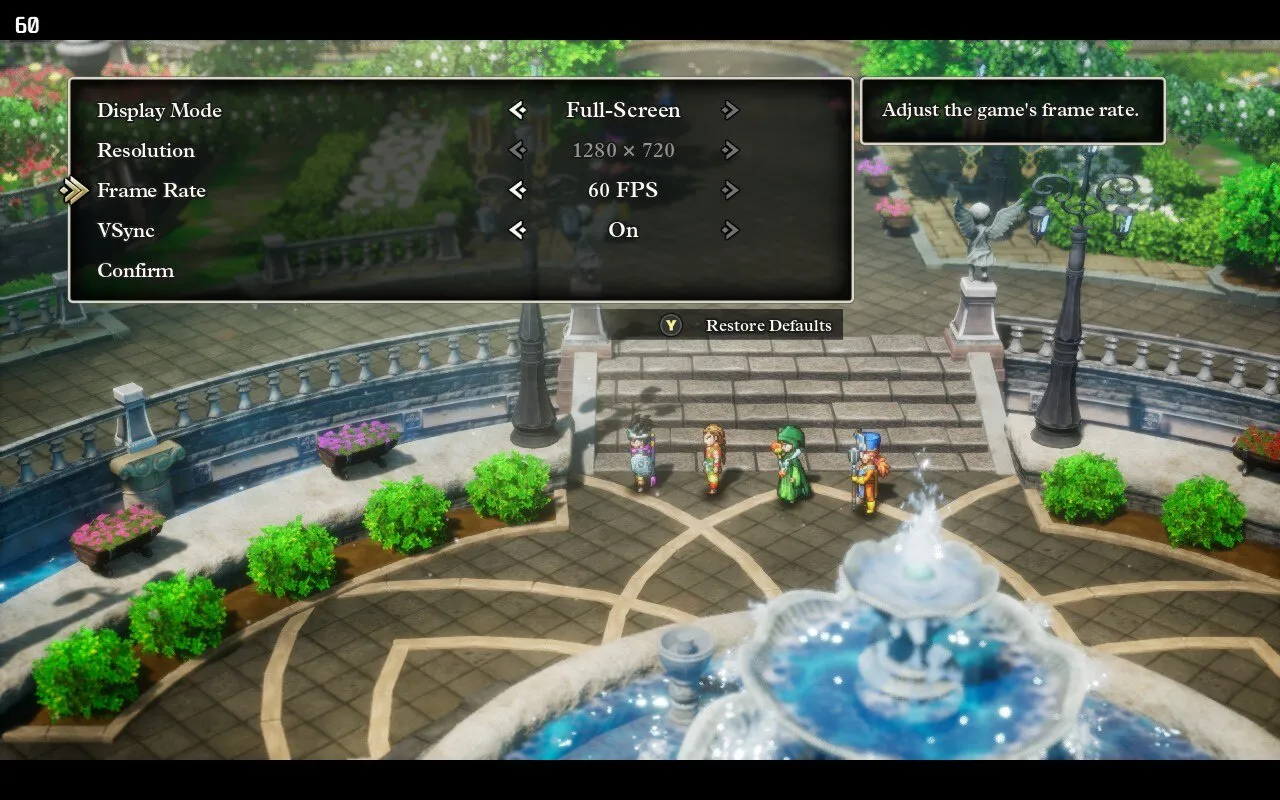
Task: Click left arrow next to VSync On
Action: click(x=517, y=230)
